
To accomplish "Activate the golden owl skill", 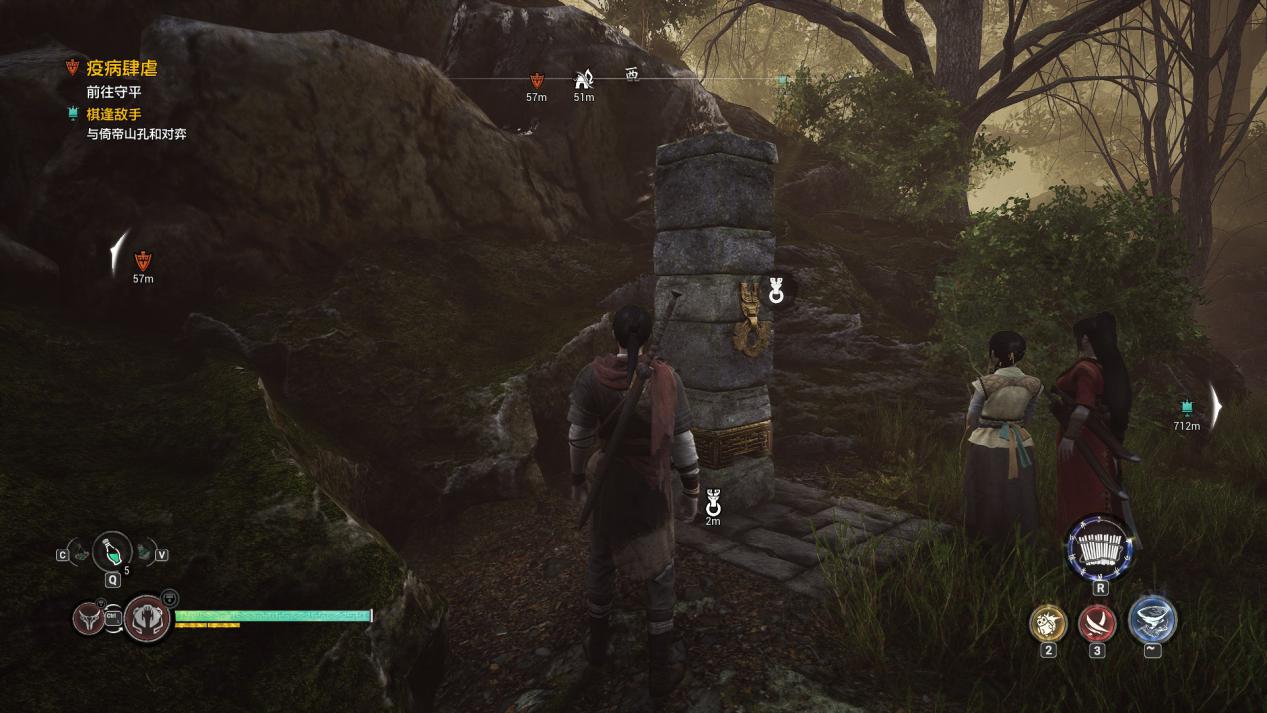I will tap(1048, 623).
